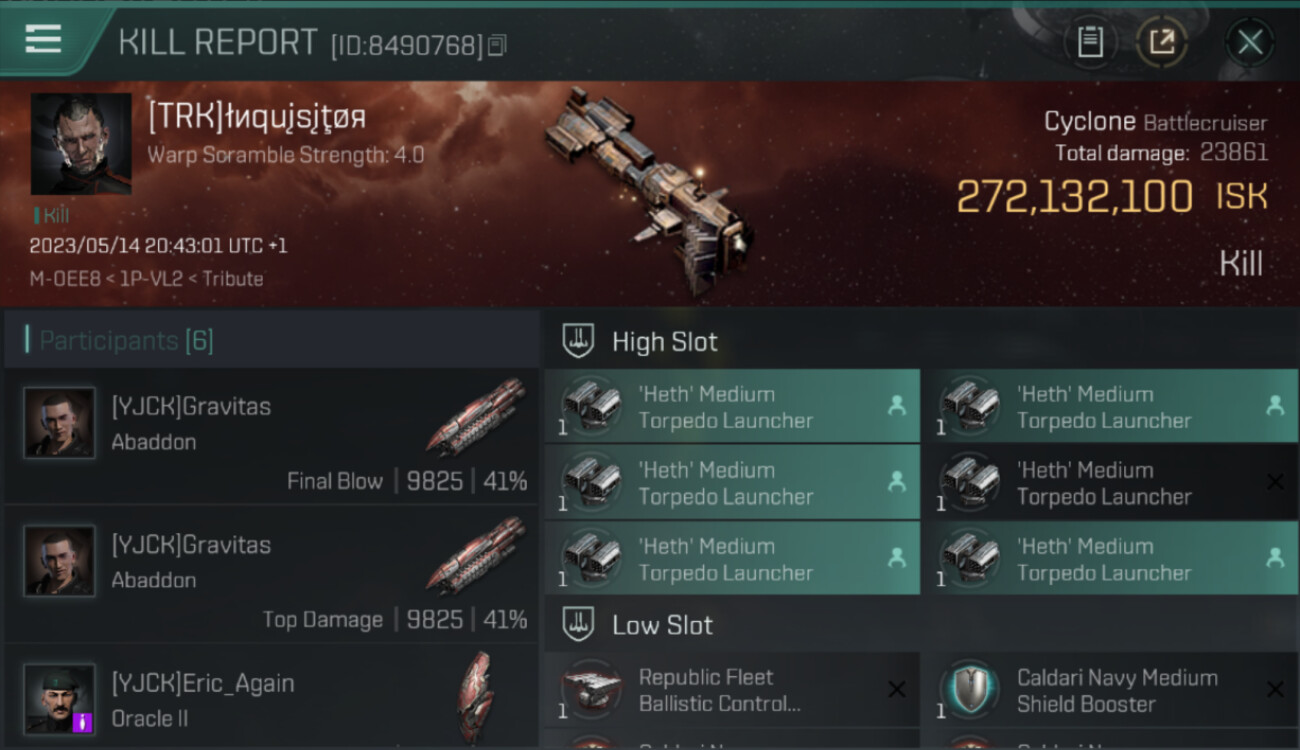
Task: Inspect the Republic Fleet Ballistic Control module
Action: pos(732,690)
